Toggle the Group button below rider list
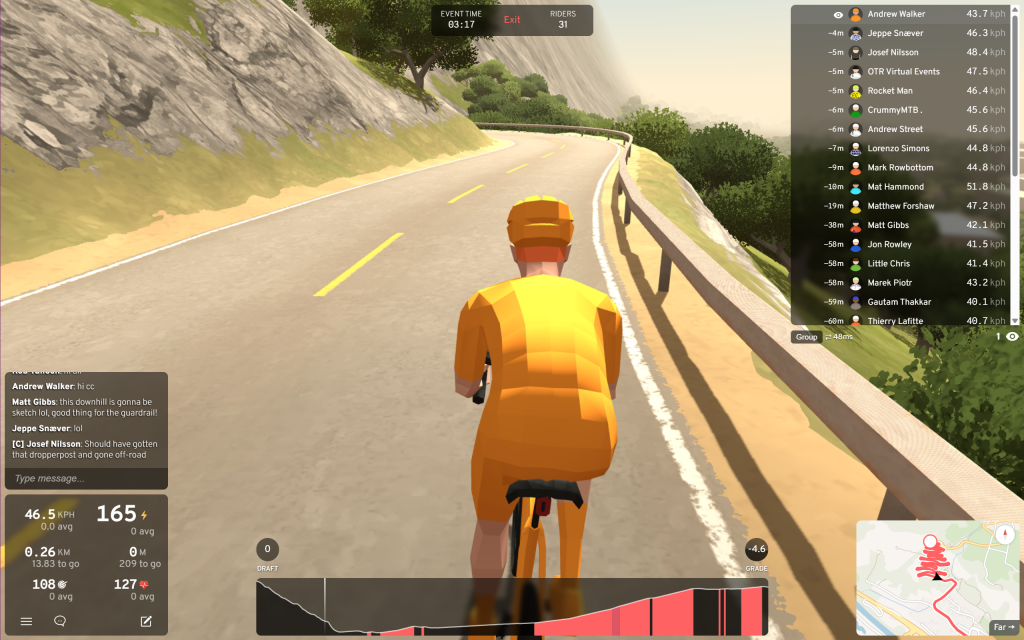The height and width of the screenshot is (640, 1024). point(806,337)
